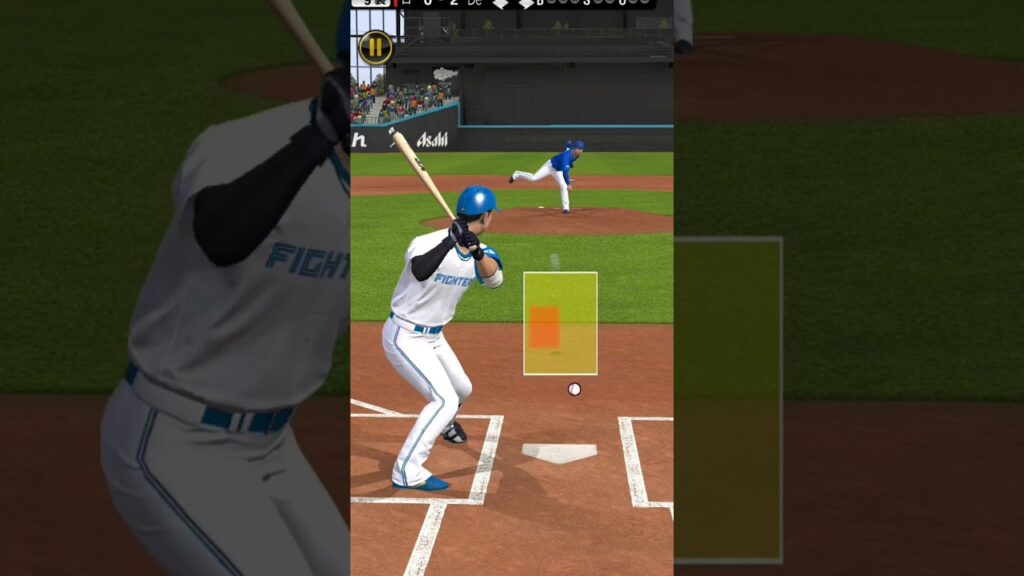Pause the game with the round pause button
This screenshot has width=1024, height=576.
click(375, 47)
